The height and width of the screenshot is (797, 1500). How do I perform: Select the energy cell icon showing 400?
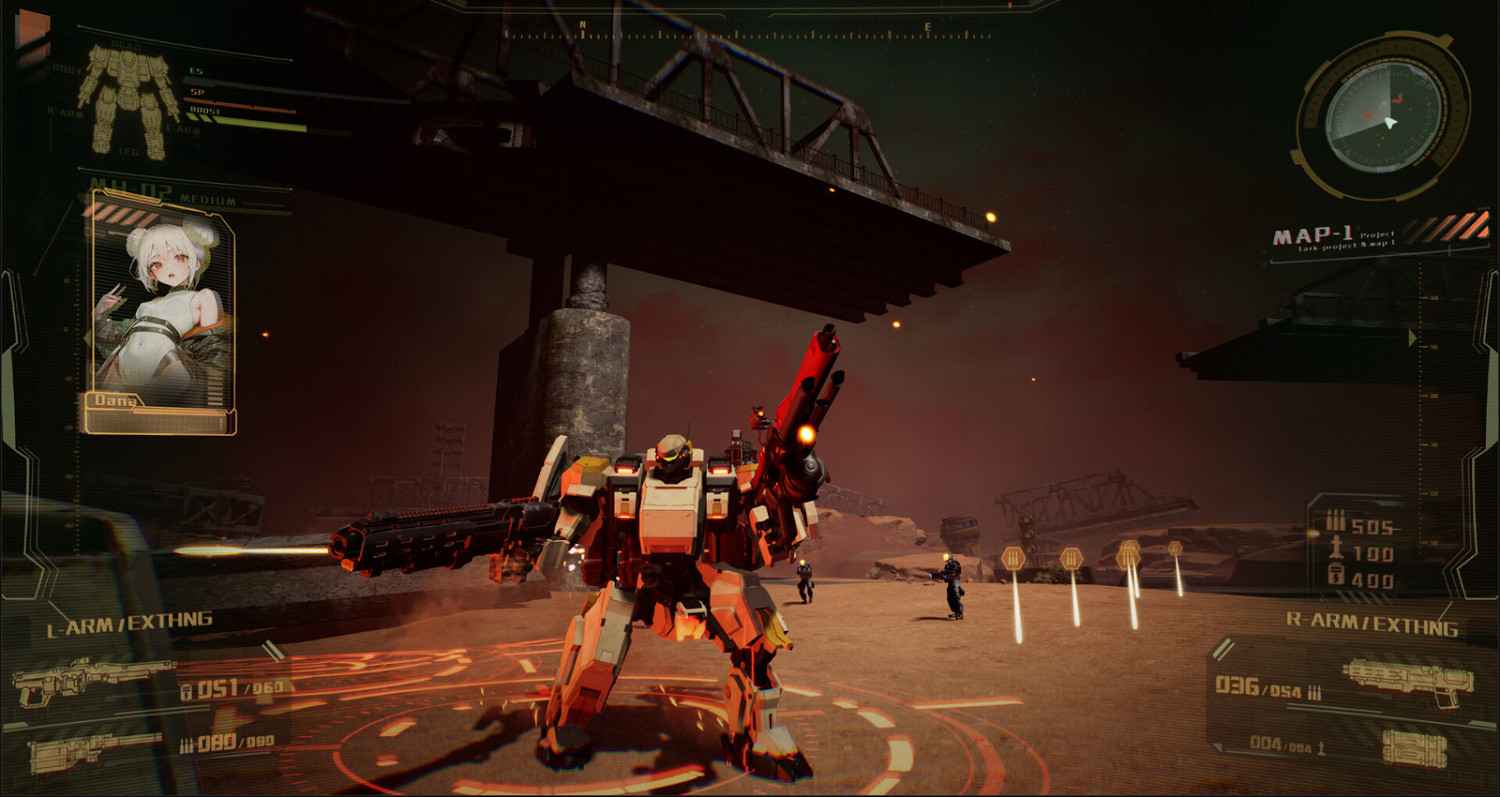coord(1336,573)
